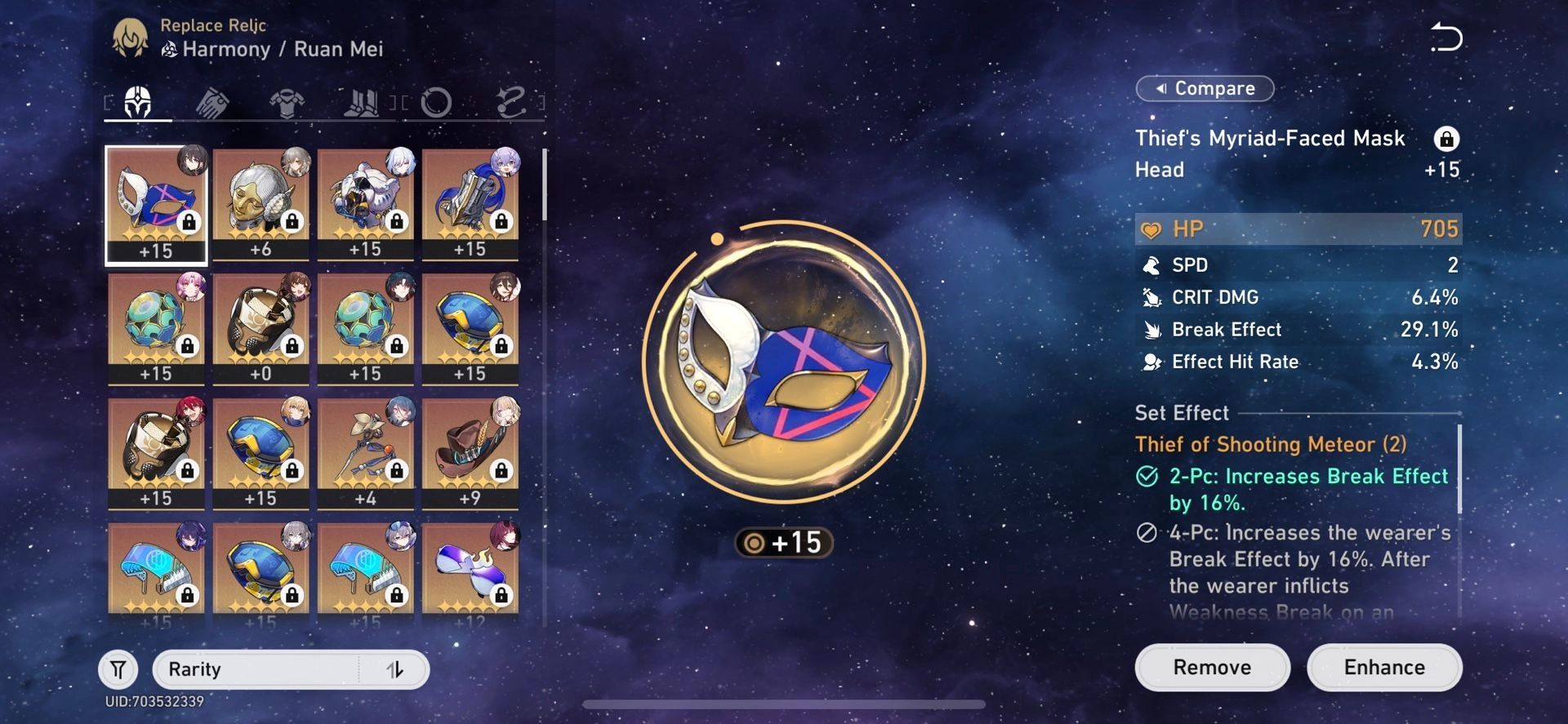Select the +6 golden mask relic thumbnail

point(261,204)
